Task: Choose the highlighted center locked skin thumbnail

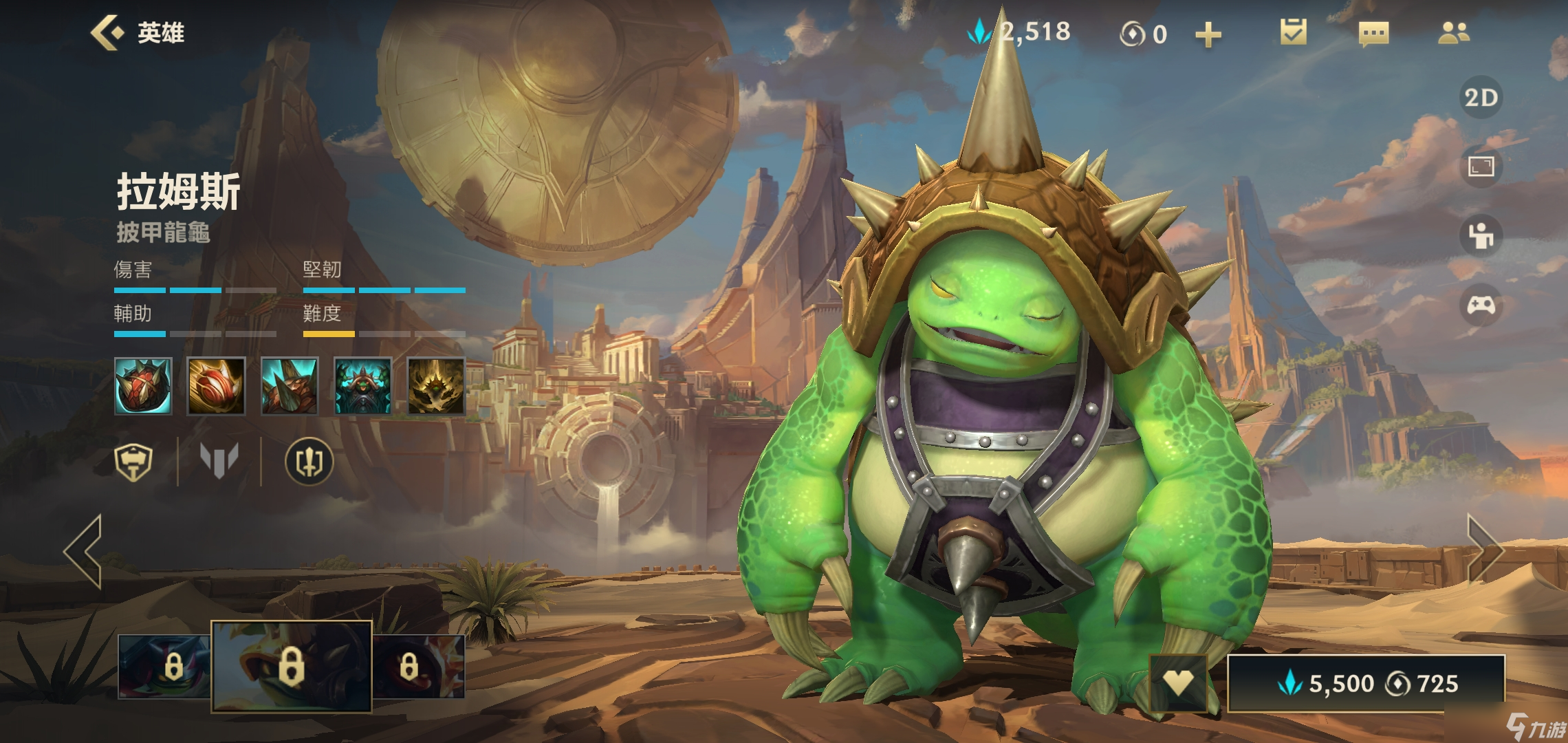Action: coord(291,666)
